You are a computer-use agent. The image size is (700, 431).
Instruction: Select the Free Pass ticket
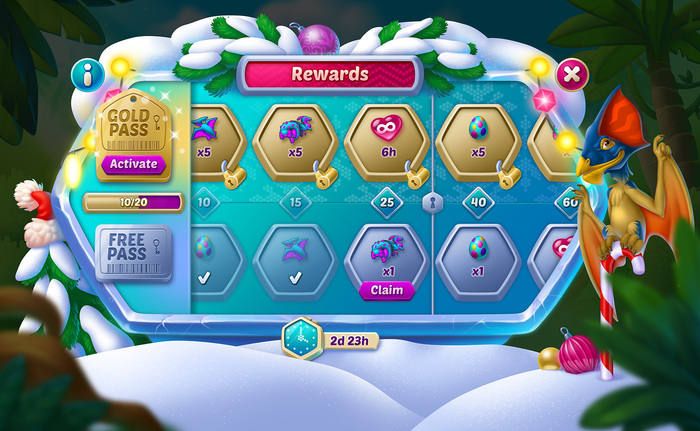pyautogui.click(x=134, y=254)
